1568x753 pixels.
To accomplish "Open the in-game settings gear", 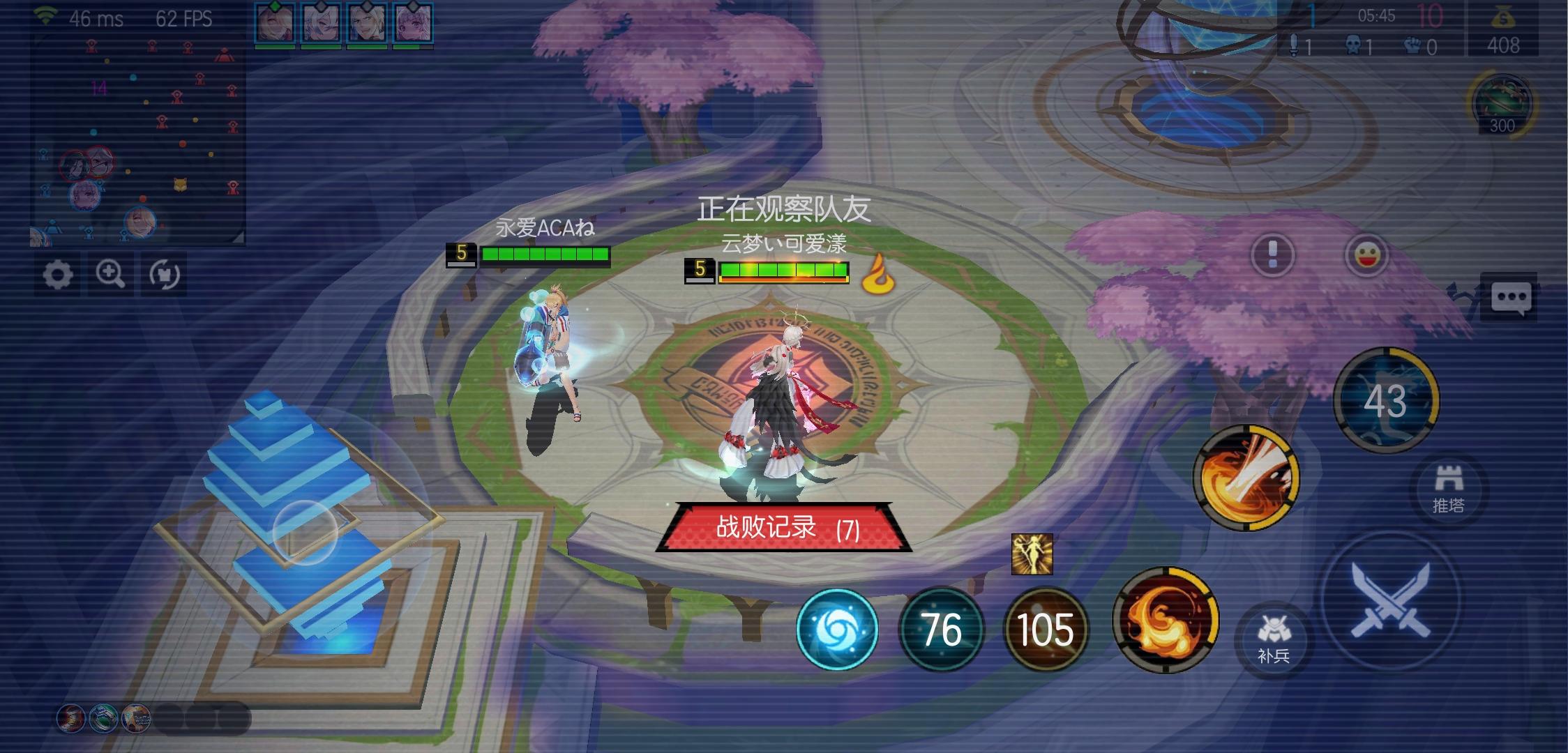I will pyautogui.click(x=59, y=275).
